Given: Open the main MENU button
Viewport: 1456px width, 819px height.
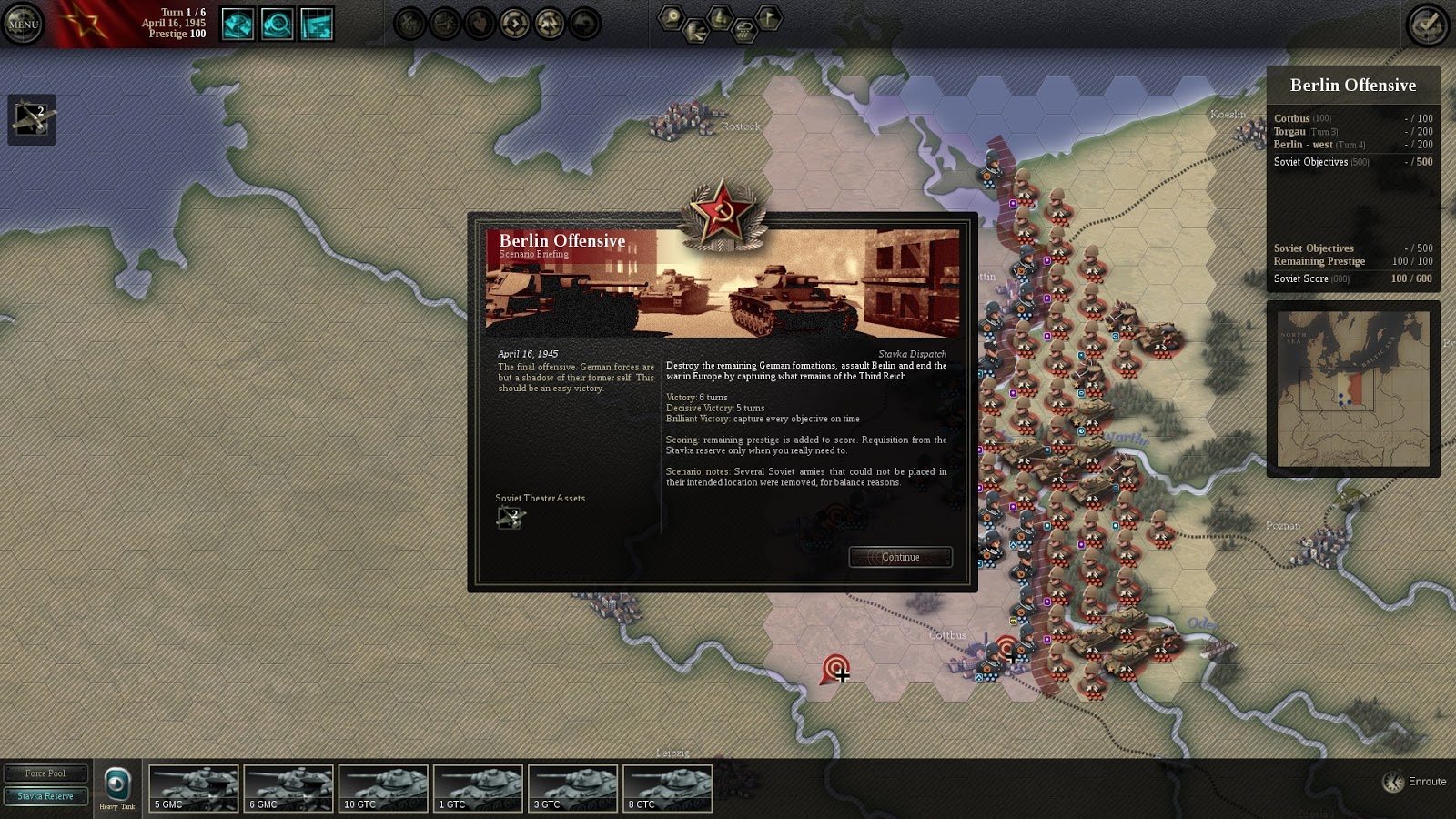Looking at the screenshot, I should tap(23, 24).
